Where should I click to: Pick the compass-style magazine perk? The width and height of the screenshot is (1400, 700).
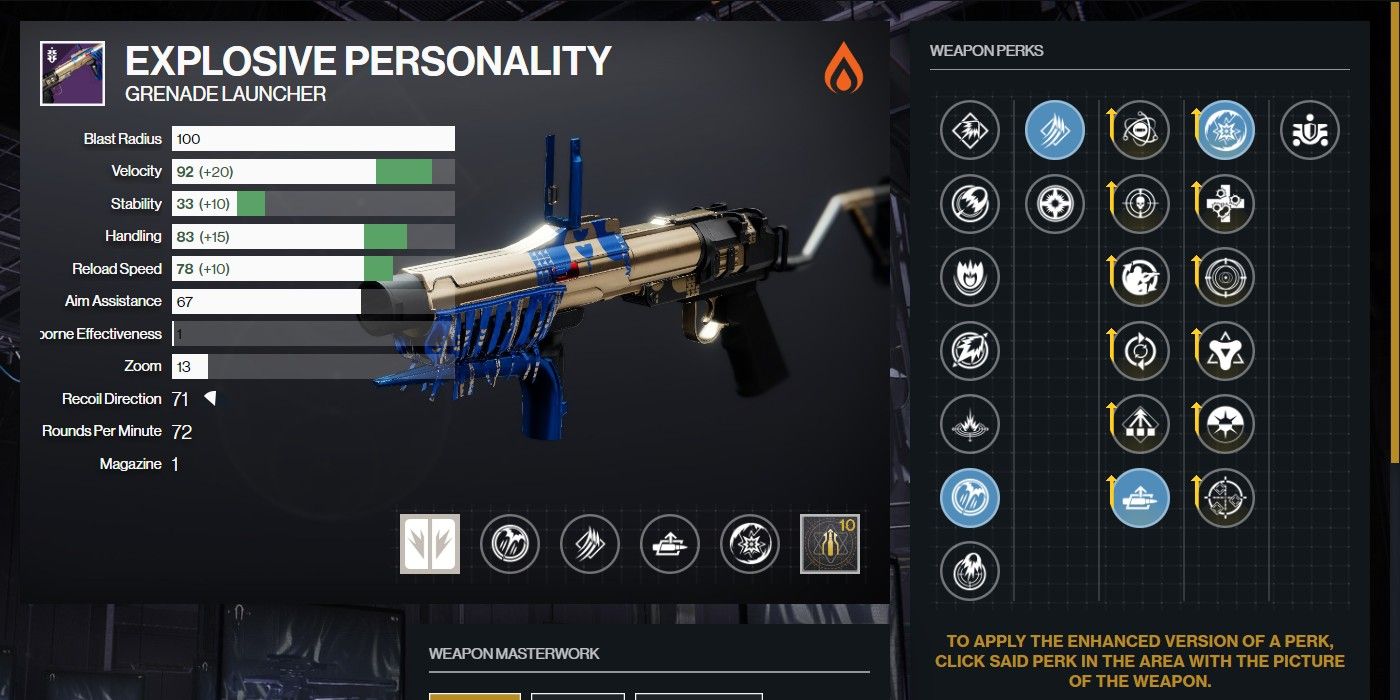coord(1055,204)
